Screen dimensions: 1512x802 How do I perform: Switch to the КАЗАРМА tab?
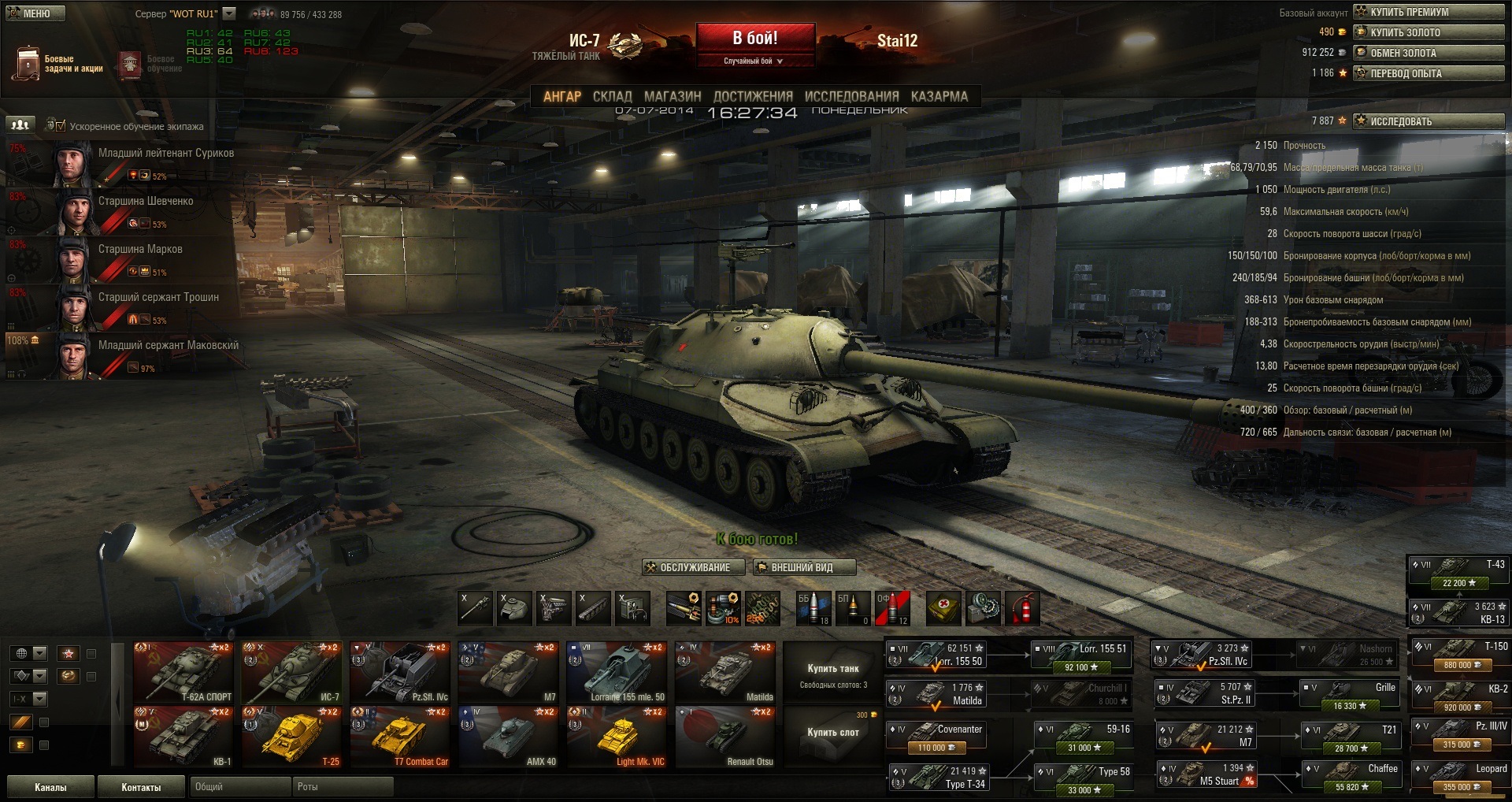click(x=939, y=97)
